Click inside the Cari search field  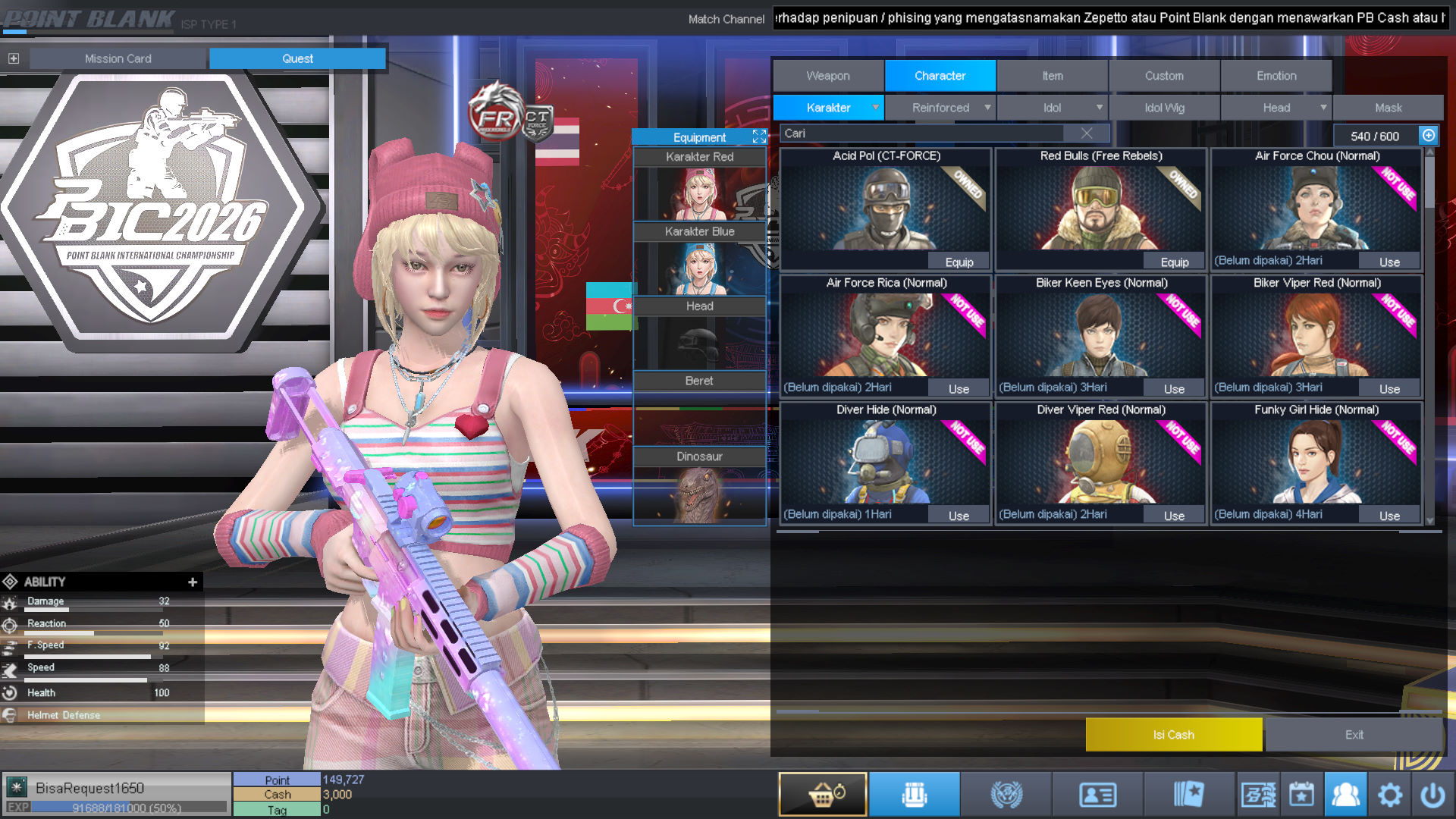click(910, 133)
